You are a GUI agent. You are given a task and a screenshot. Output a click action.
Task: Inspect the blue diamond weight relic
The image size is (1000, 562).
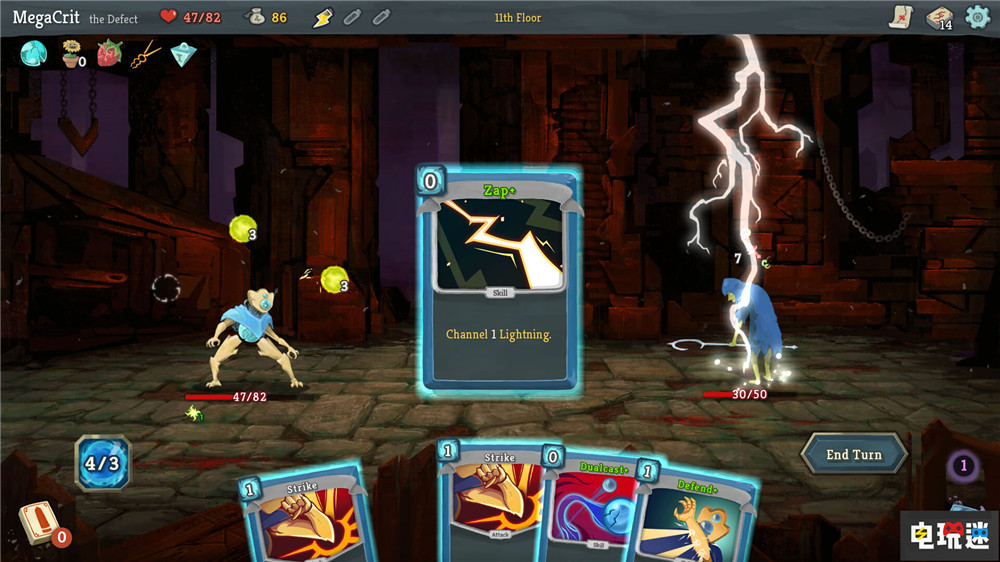183,53
